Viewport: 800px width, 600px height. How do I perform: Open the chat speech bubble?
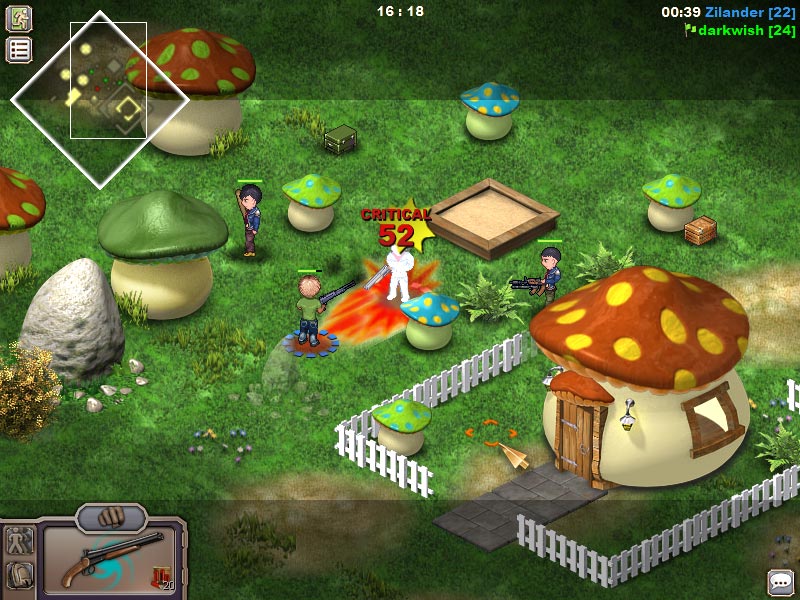click(780, 581)
